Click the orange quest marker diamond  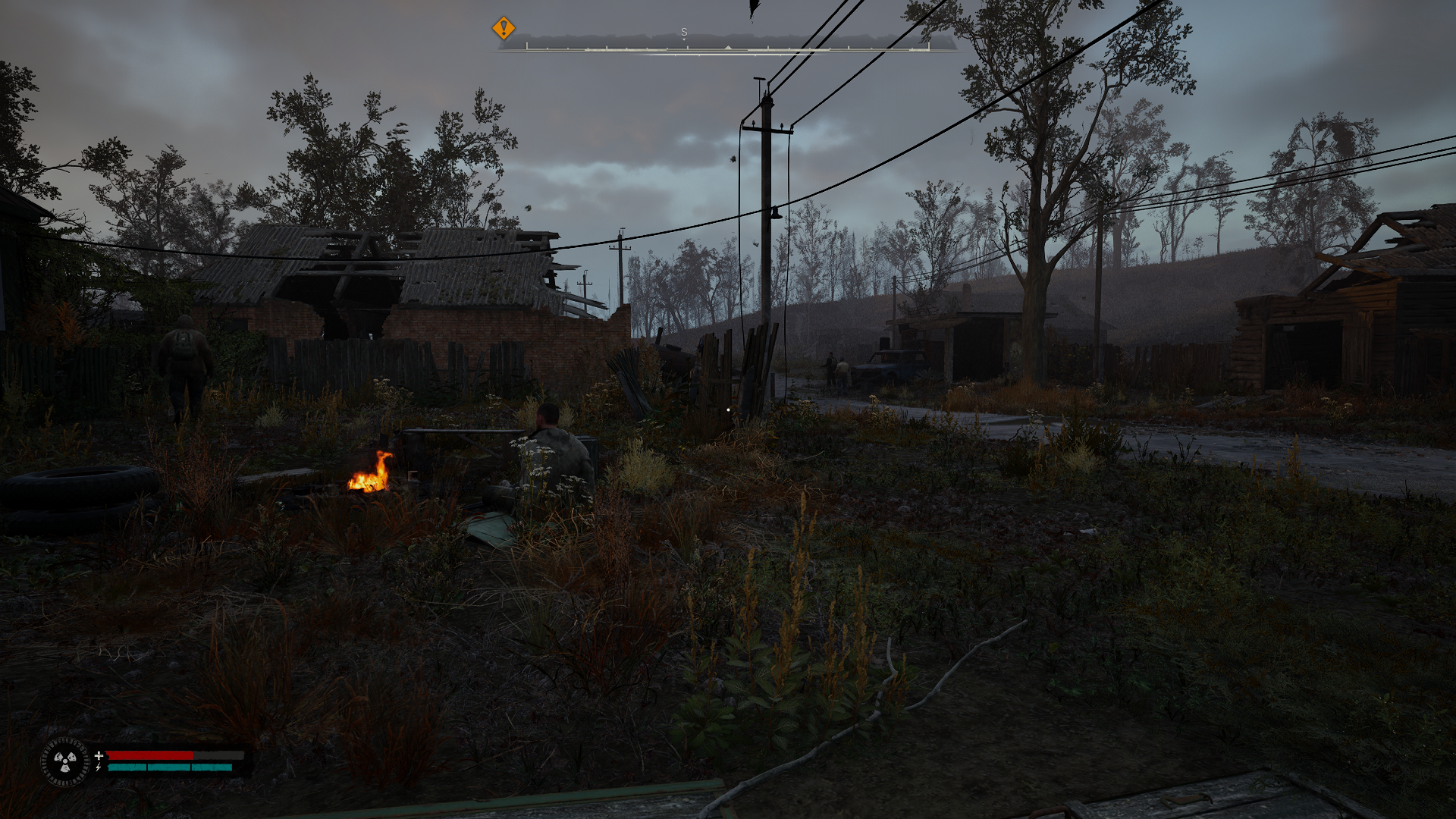tap(504, 29)
